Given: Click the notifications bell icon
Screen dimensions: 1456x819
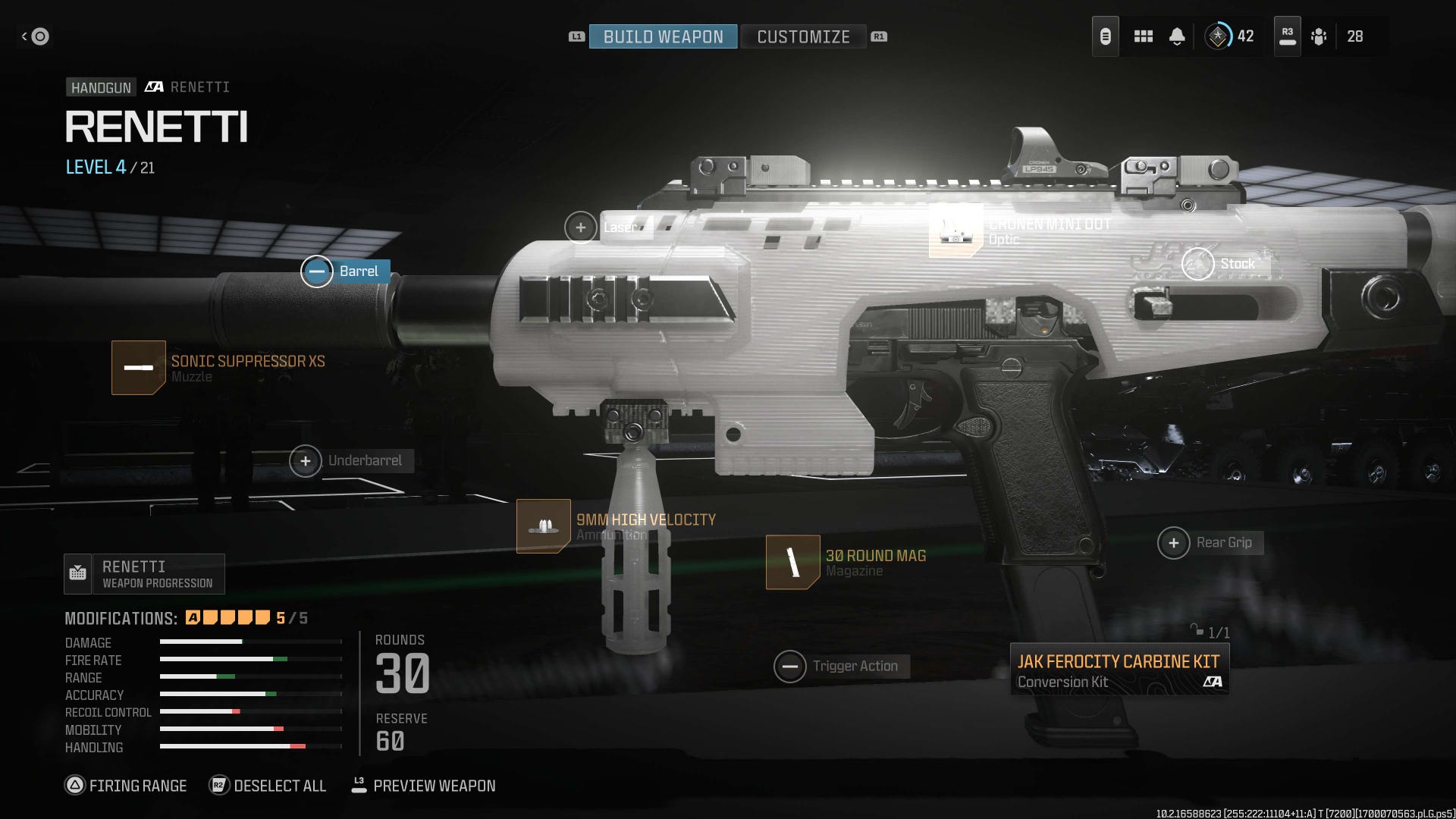Looking at the screenshot, I should coord(1176,36).
